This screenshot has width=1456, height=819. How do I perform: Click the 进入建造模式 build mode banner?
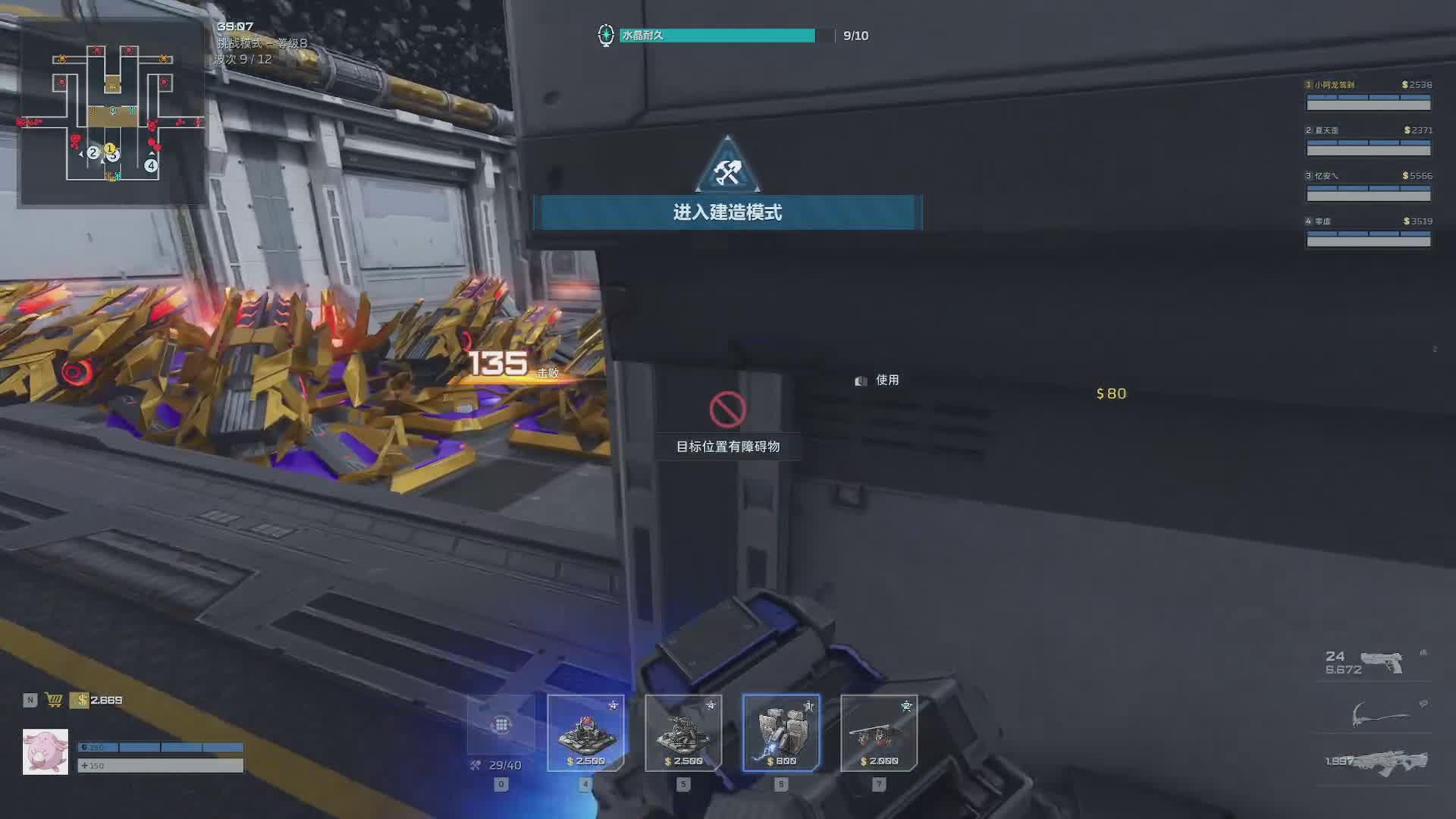click(727, 212)
